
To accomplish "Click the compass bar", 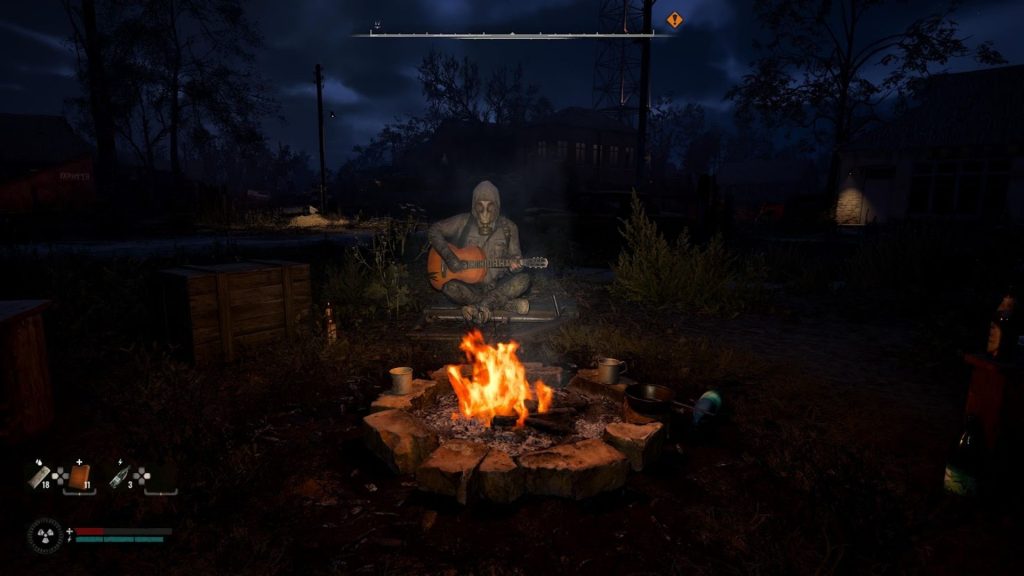I will coord(512,34).
